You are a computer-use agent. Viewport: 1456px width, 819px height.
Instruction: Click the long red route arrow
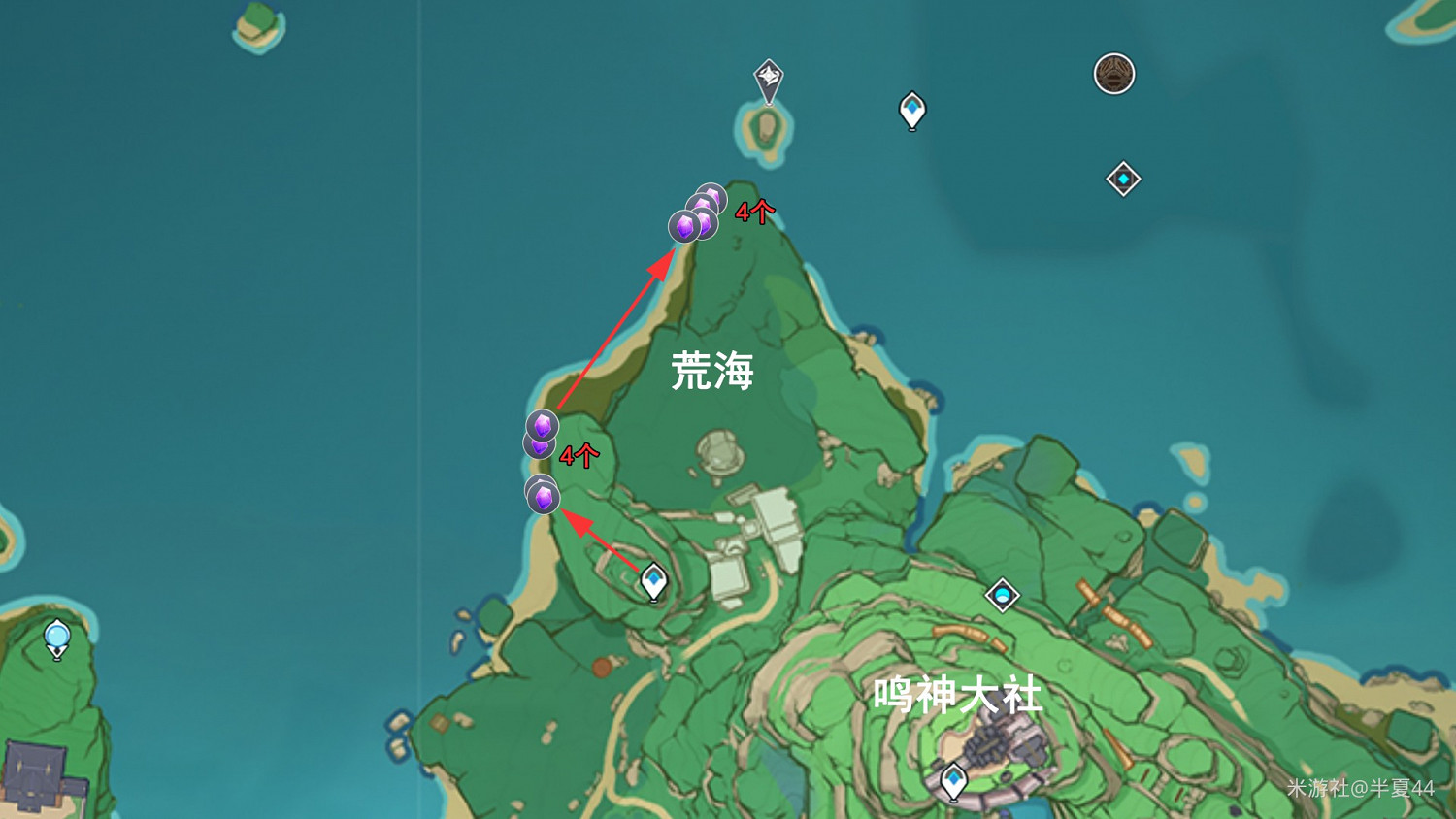click(x=616, y=330)
